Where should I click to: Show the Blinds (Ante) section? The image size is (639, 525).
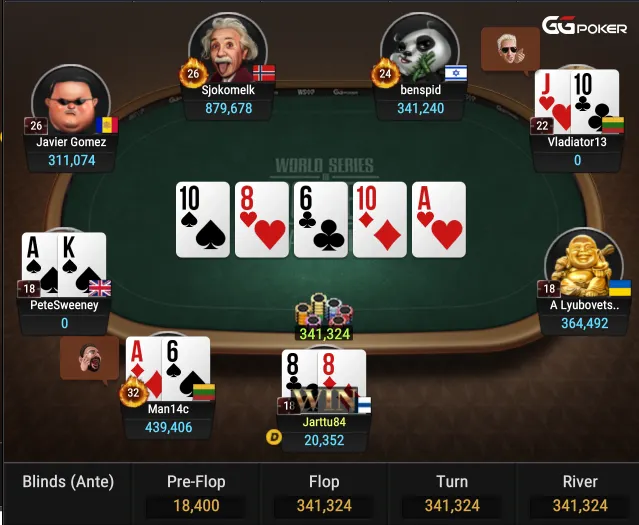(x=68, y=482)
